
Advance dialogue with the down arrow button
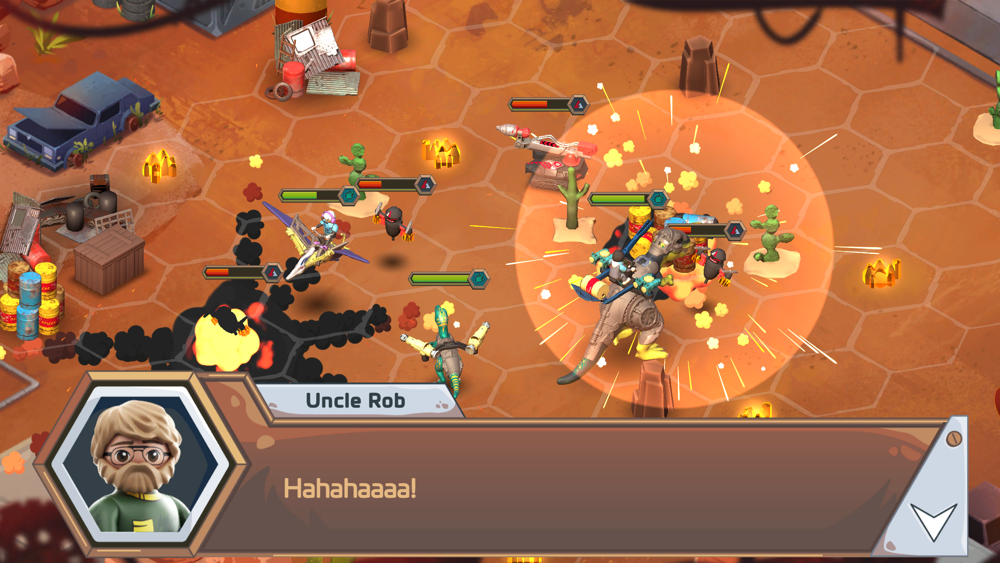932,520
